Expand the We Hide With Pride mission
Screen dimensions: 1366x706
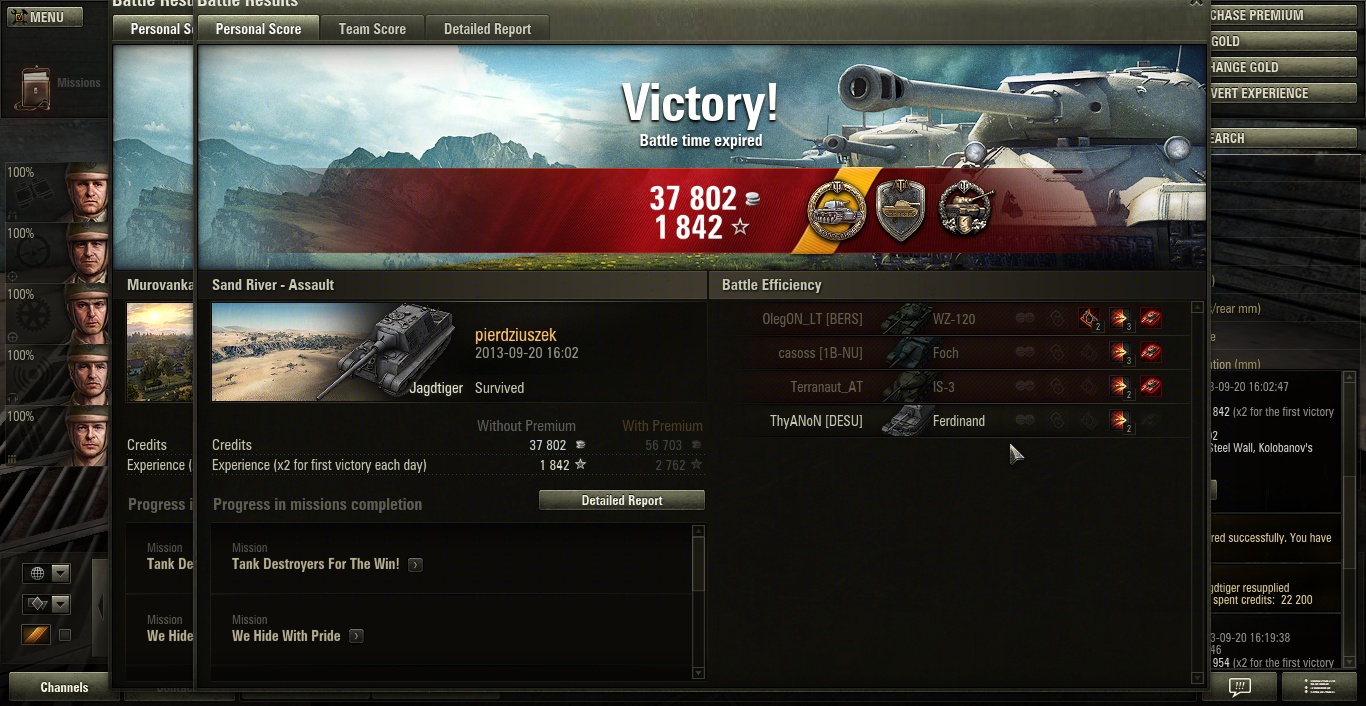pyautogui.click(x=356, y=636)
